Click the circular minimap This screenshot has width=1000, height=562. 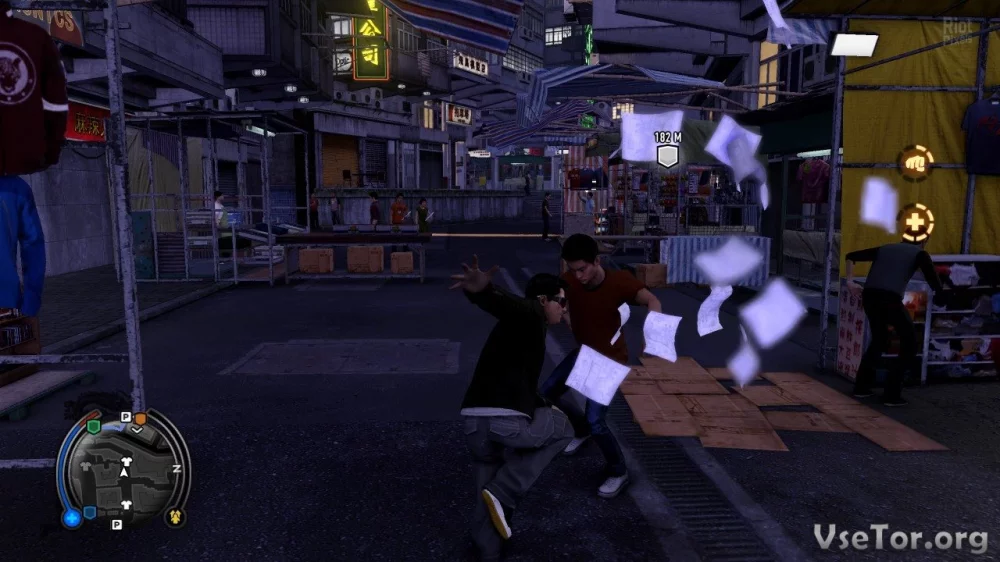tap(124, 469)
